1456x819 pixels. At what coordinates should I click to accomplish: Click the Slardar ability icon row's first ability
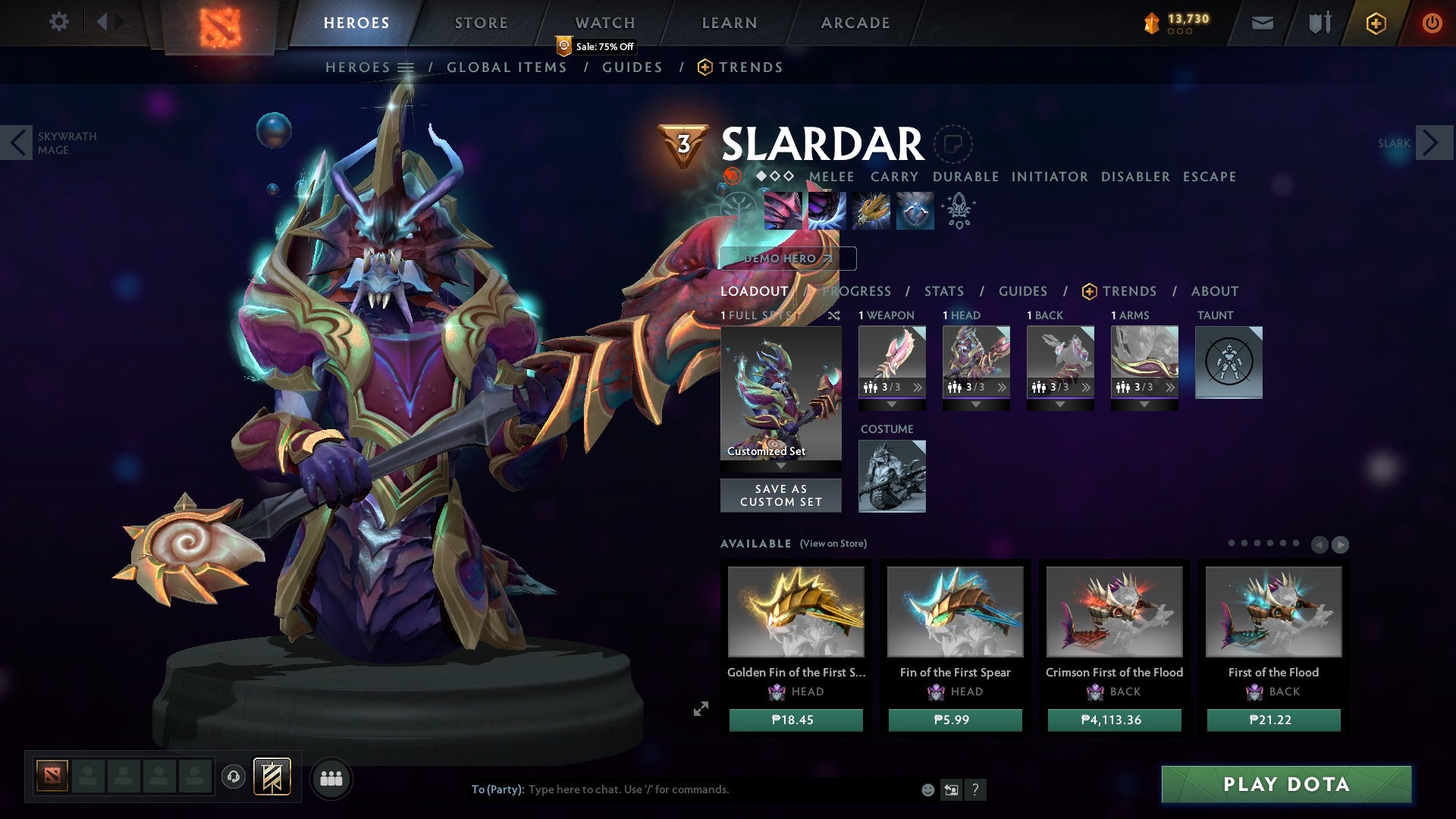tap(785, 211)
